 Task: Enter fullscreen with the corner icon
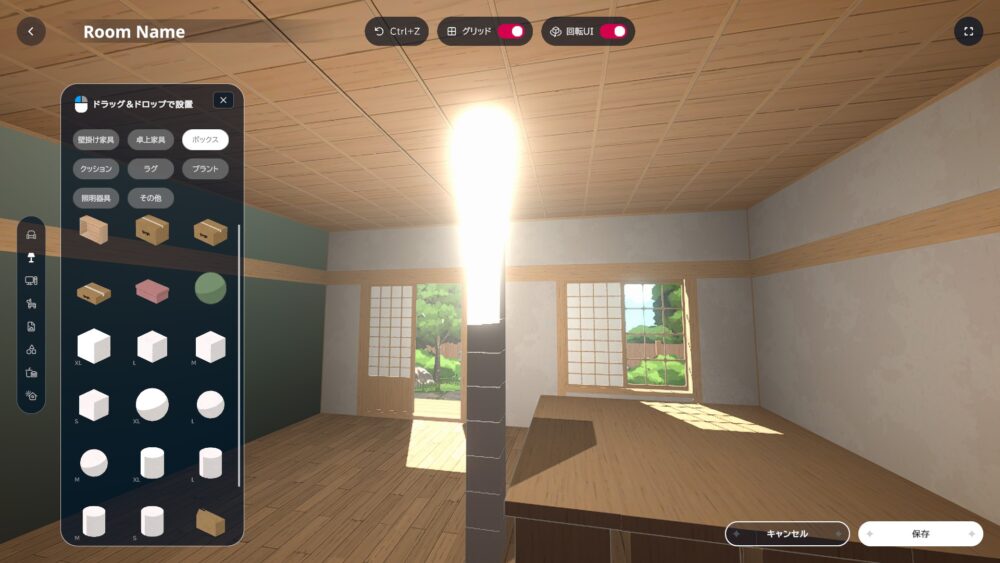(968, 31)
